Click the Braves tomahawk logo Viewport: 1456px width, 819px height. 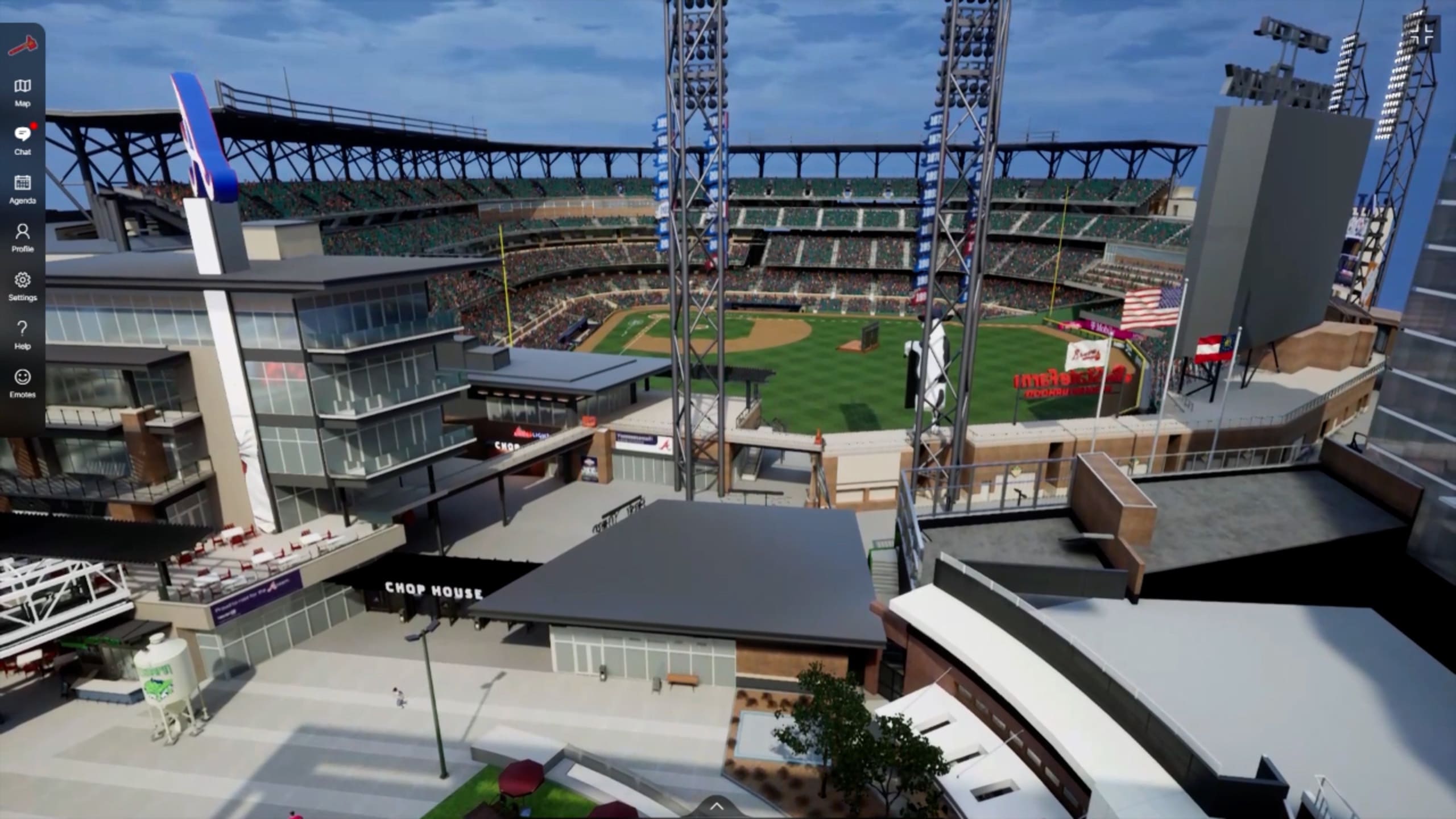pyautogui.click(x=23, y=46)
